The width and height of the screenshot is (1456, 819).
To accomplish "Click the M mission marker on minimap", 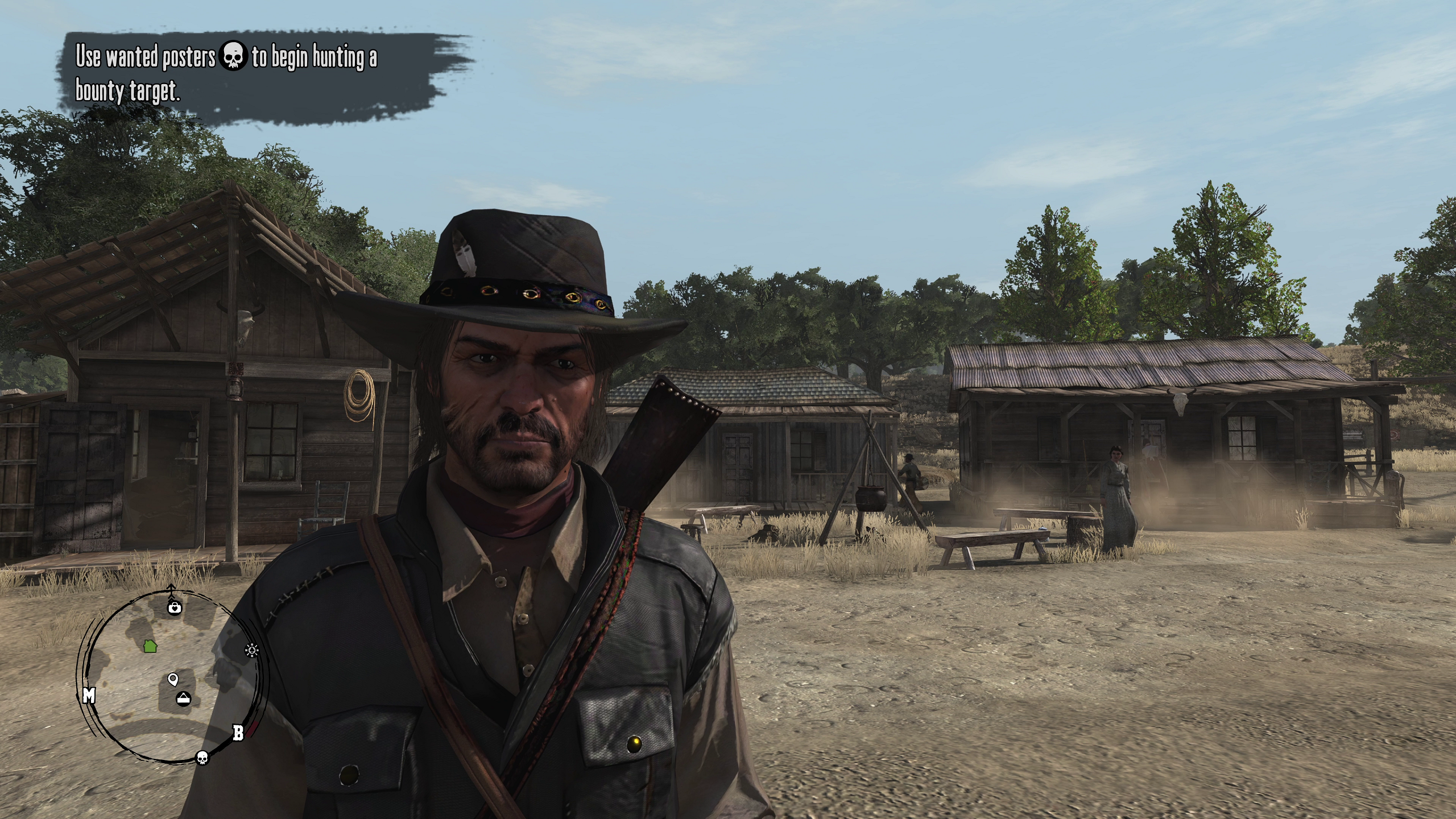I will tap(89, 695).
